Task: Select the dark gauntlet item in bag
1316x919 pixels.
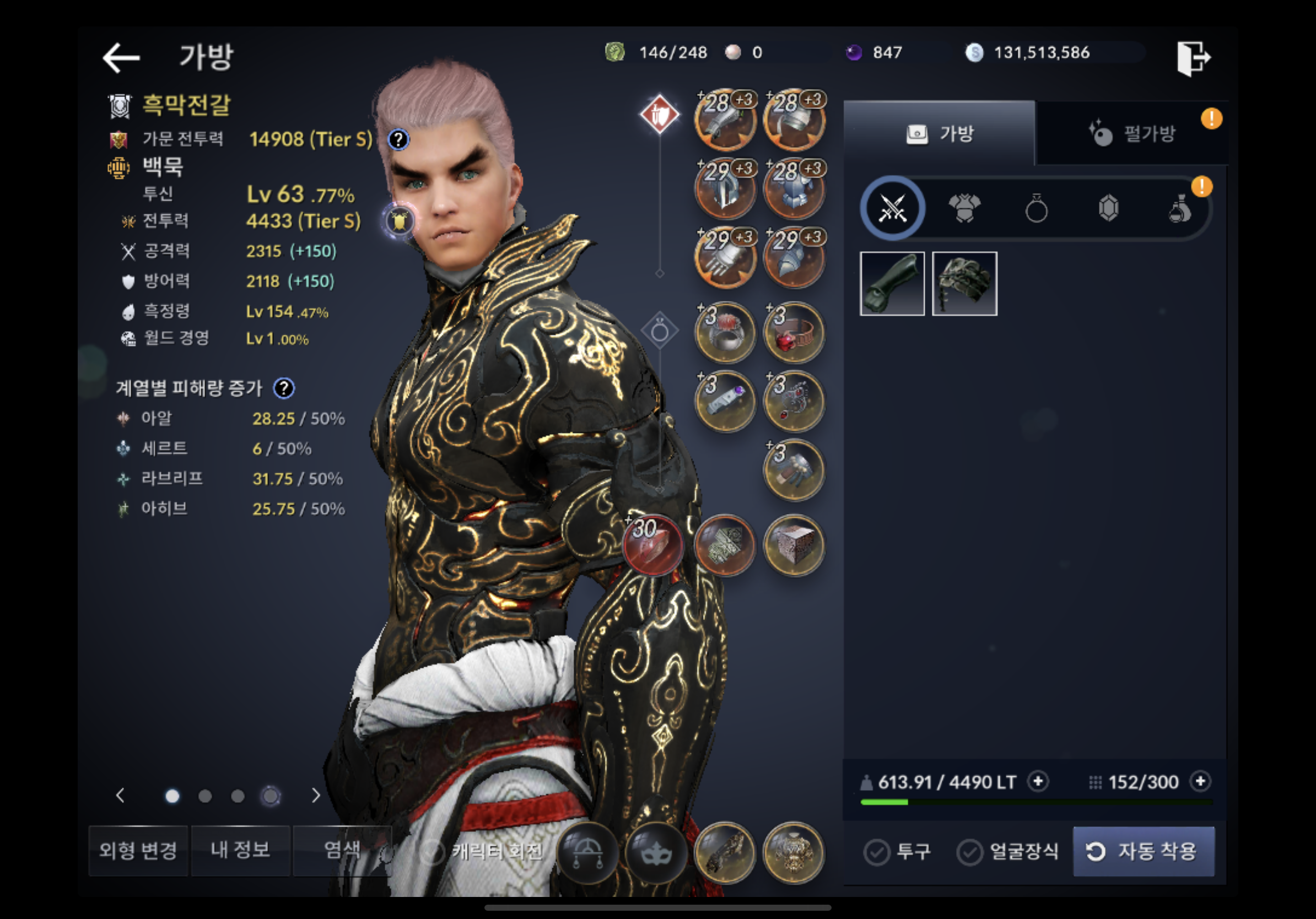Action: coord(892,284)
